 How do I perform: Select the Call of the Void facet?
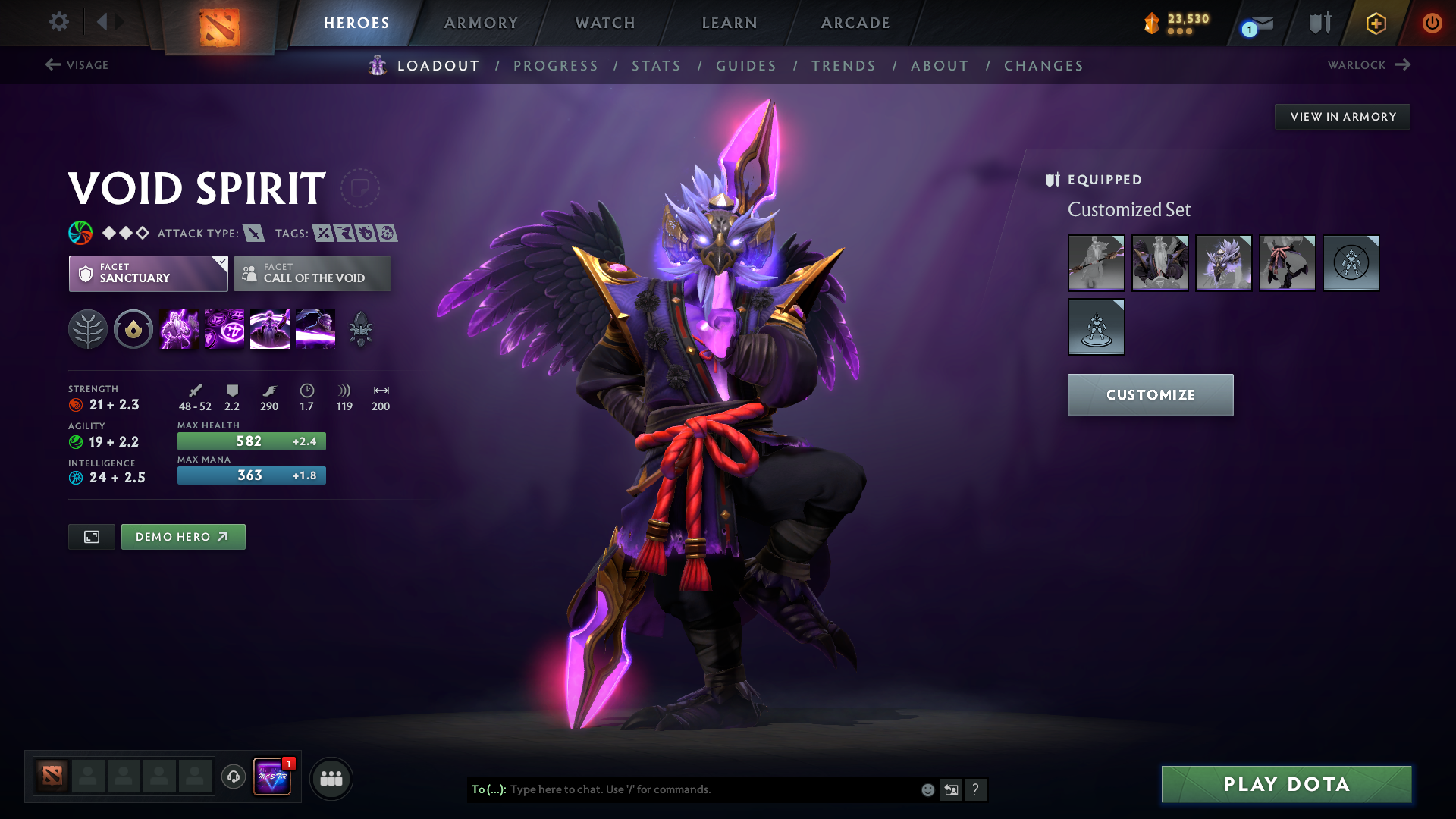coord(312,274)
